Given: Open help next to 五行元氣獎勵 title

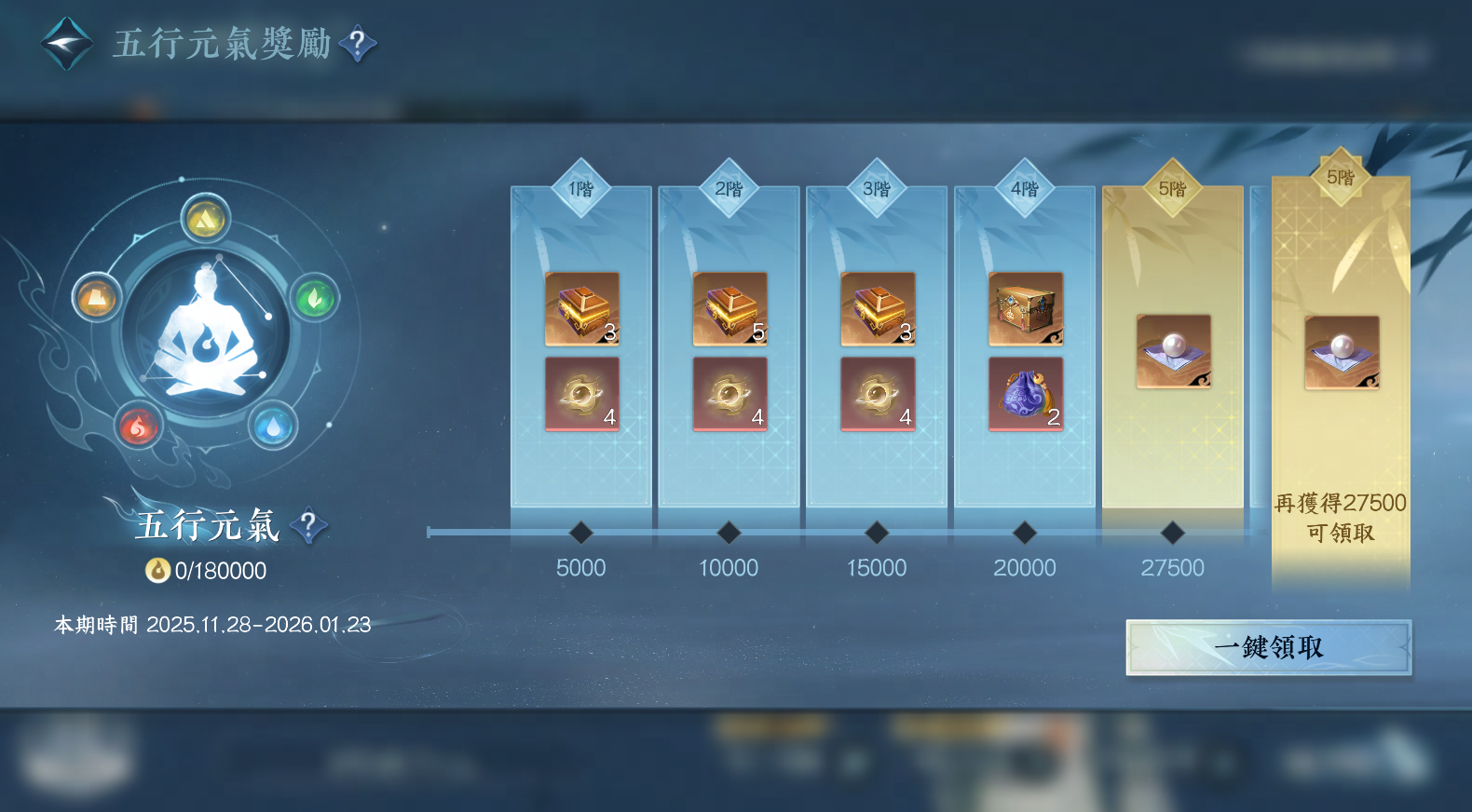Looking at the screenshot, I should coord(358,44).
